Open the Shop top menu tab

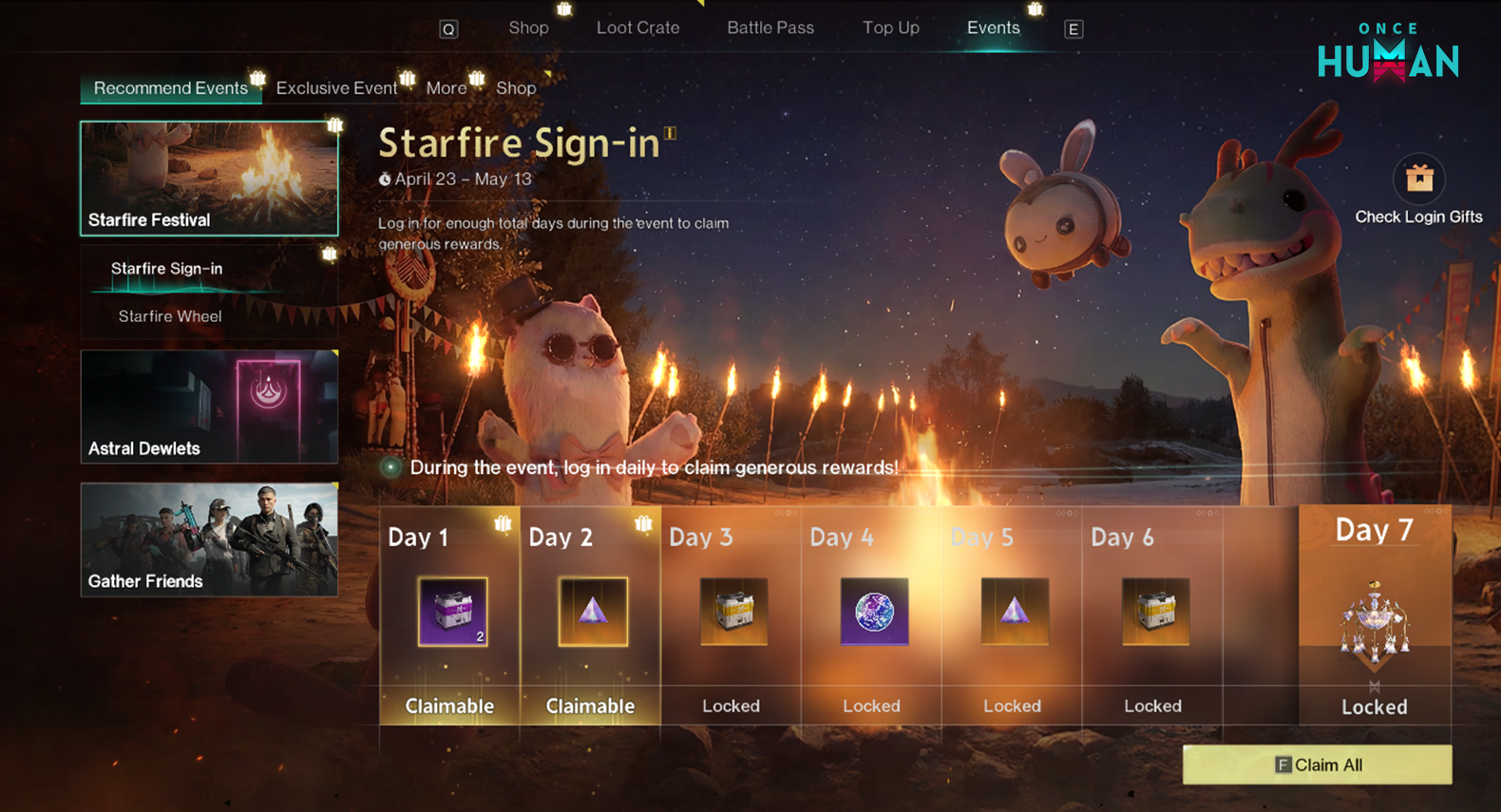[x=528, y=28]
